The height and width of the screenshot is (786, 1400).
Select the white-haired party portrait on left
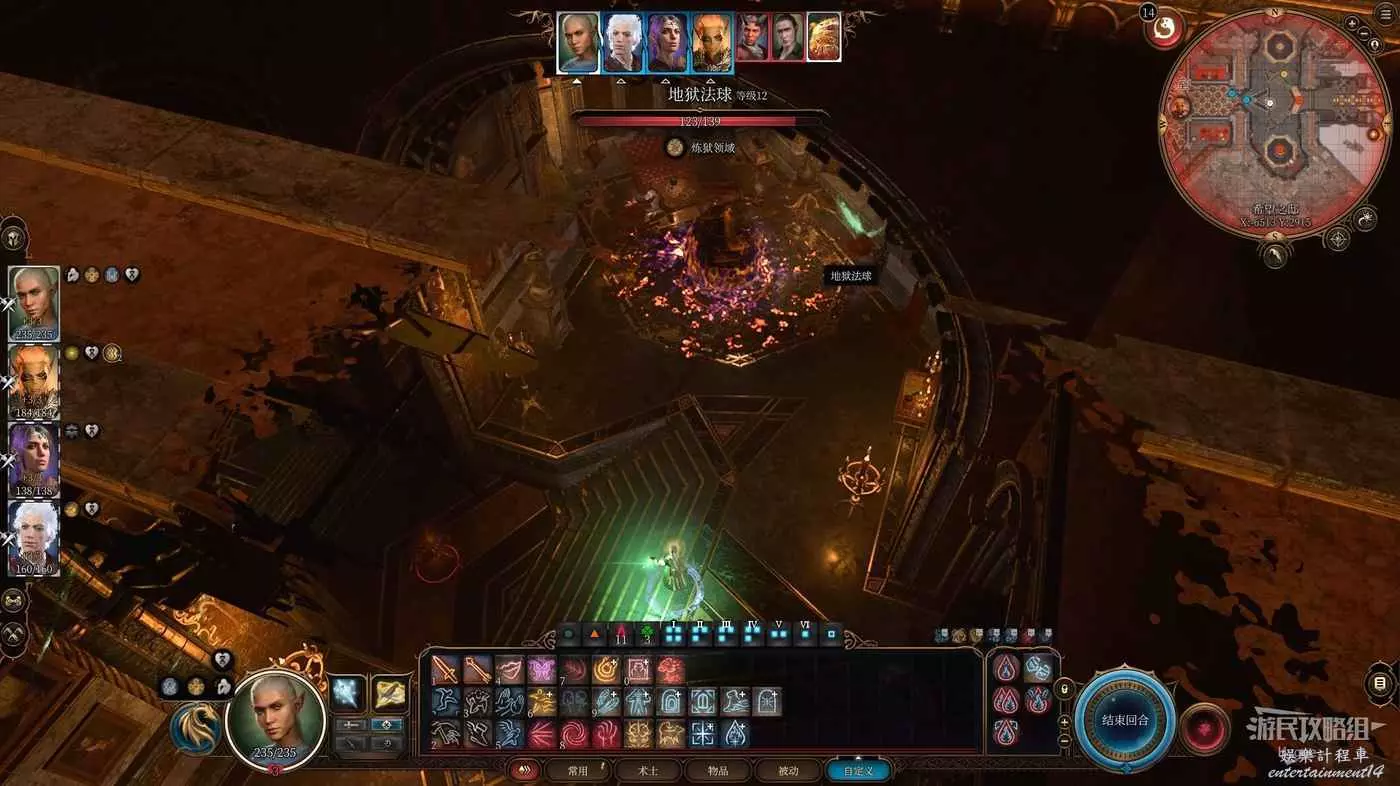[x=34, y=535]
